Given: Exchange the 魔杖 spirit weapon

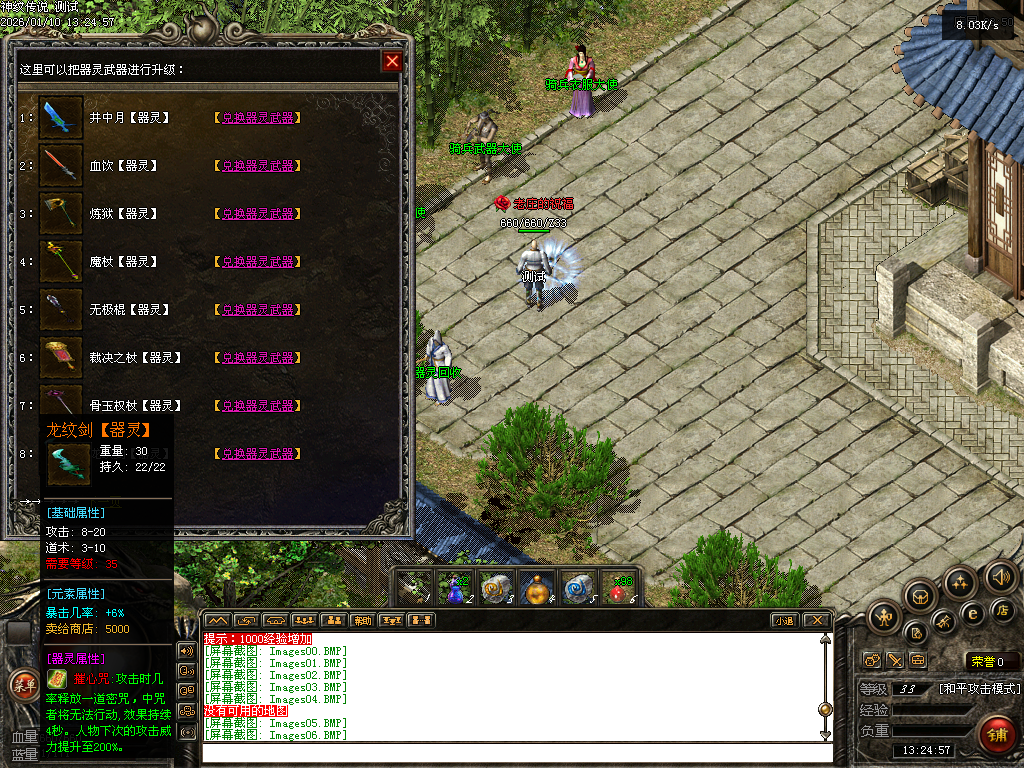Looking at the screenshot, I should point(258,262).
